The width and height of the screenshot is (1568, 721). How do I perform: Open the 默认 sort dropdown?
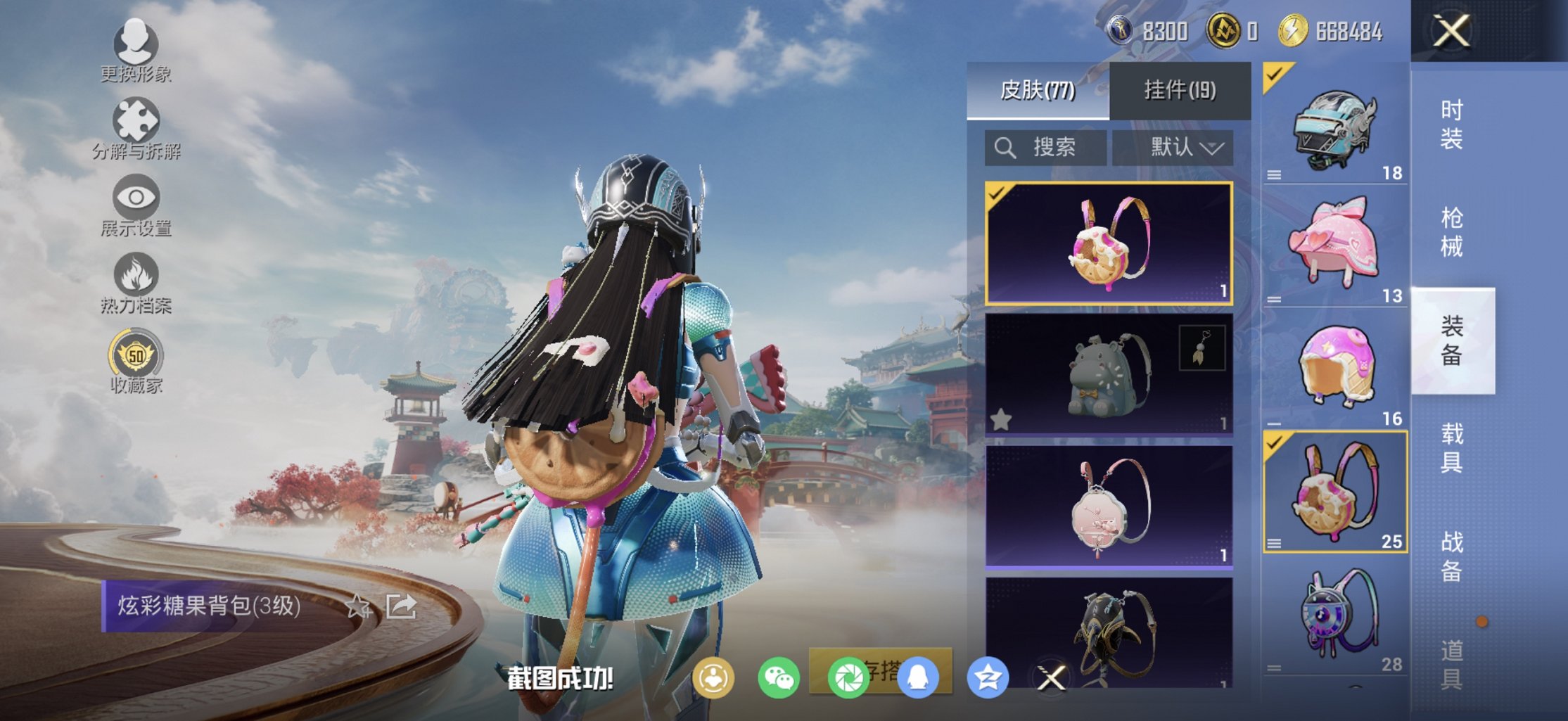pos(1173,148)
